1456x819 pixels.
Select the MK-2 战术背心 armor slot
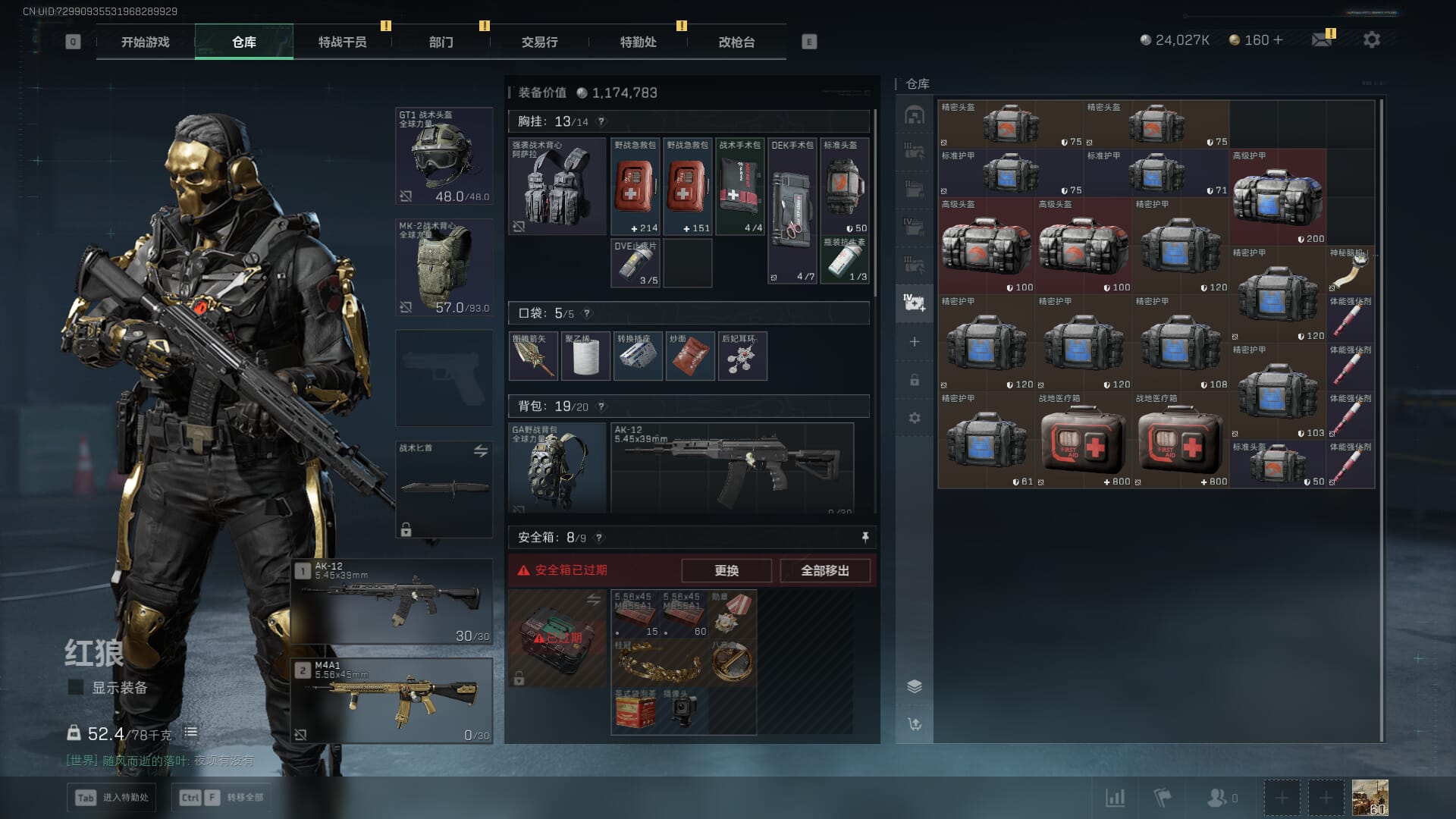[444, 267]
